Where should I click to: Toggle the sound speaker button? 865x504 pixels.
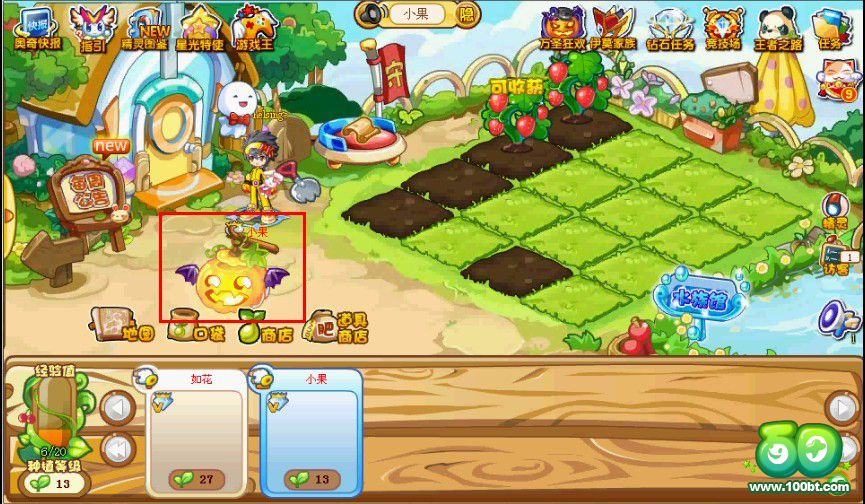coord(370,14)
